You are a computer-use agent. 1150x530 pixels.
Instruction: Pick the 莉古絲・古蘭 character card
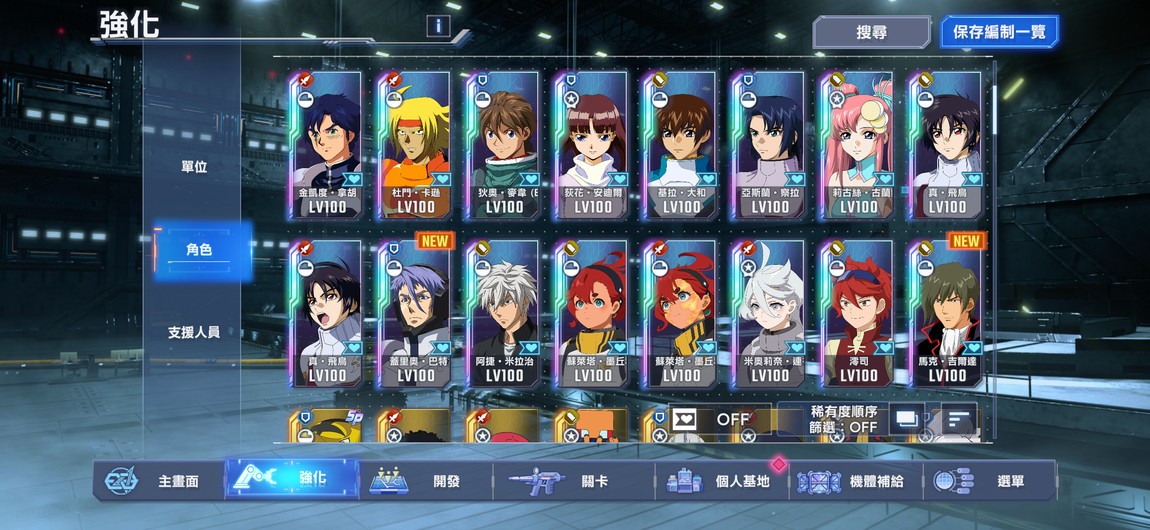click(858, 144)
